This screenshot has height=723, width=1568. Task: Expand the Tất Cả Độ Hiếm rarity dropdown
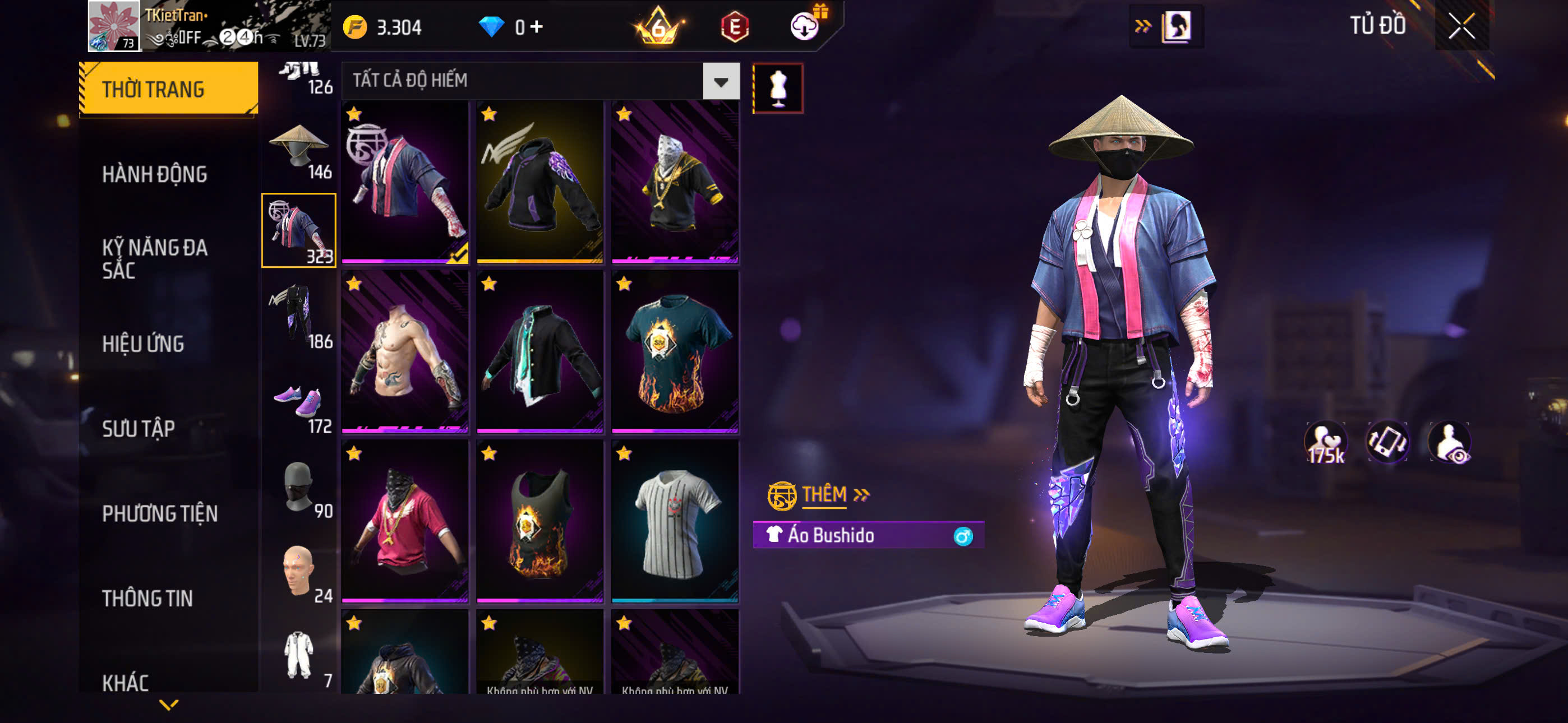click(721, 81)
